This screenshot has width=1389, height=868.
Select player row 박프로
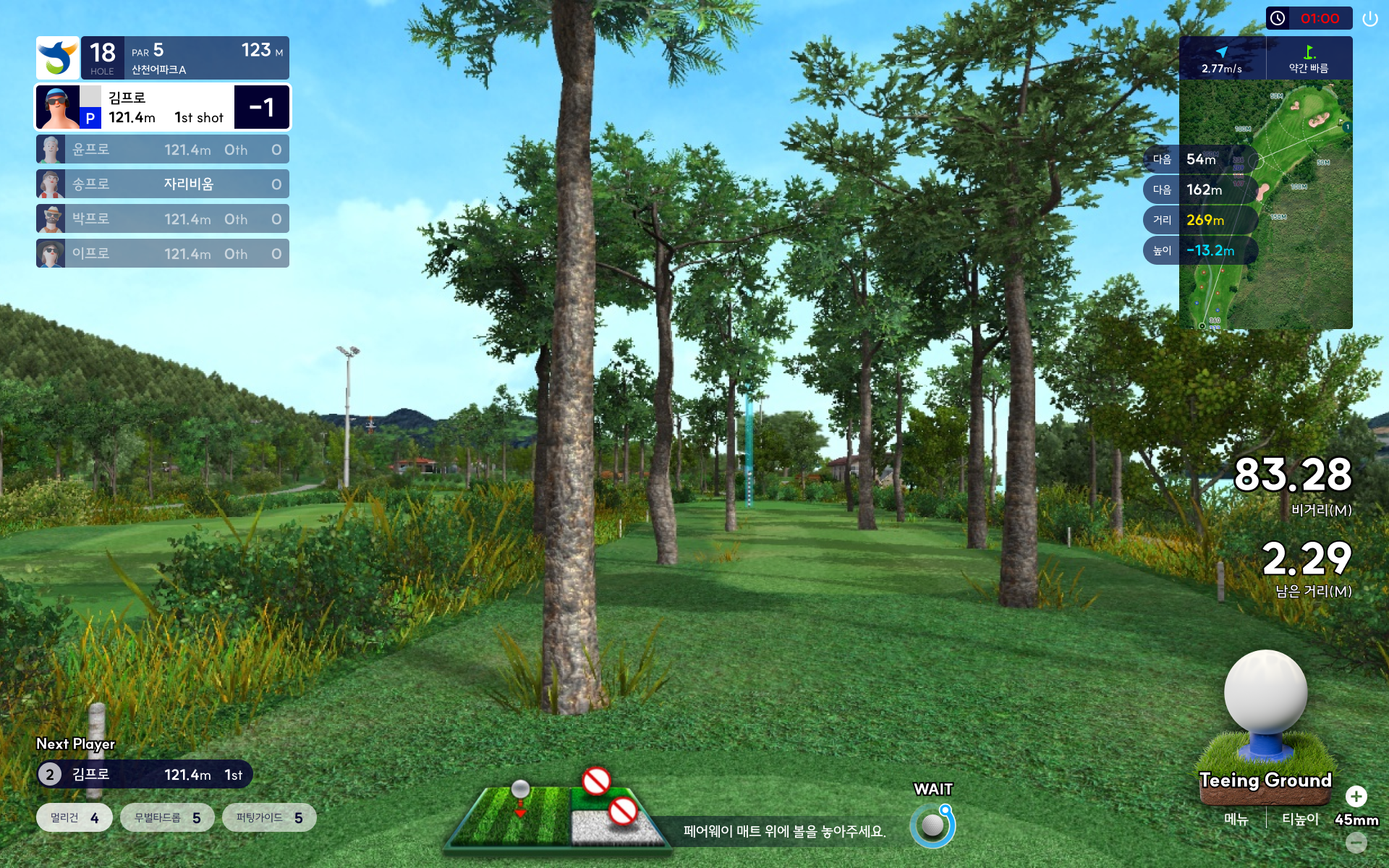point(163,219)
